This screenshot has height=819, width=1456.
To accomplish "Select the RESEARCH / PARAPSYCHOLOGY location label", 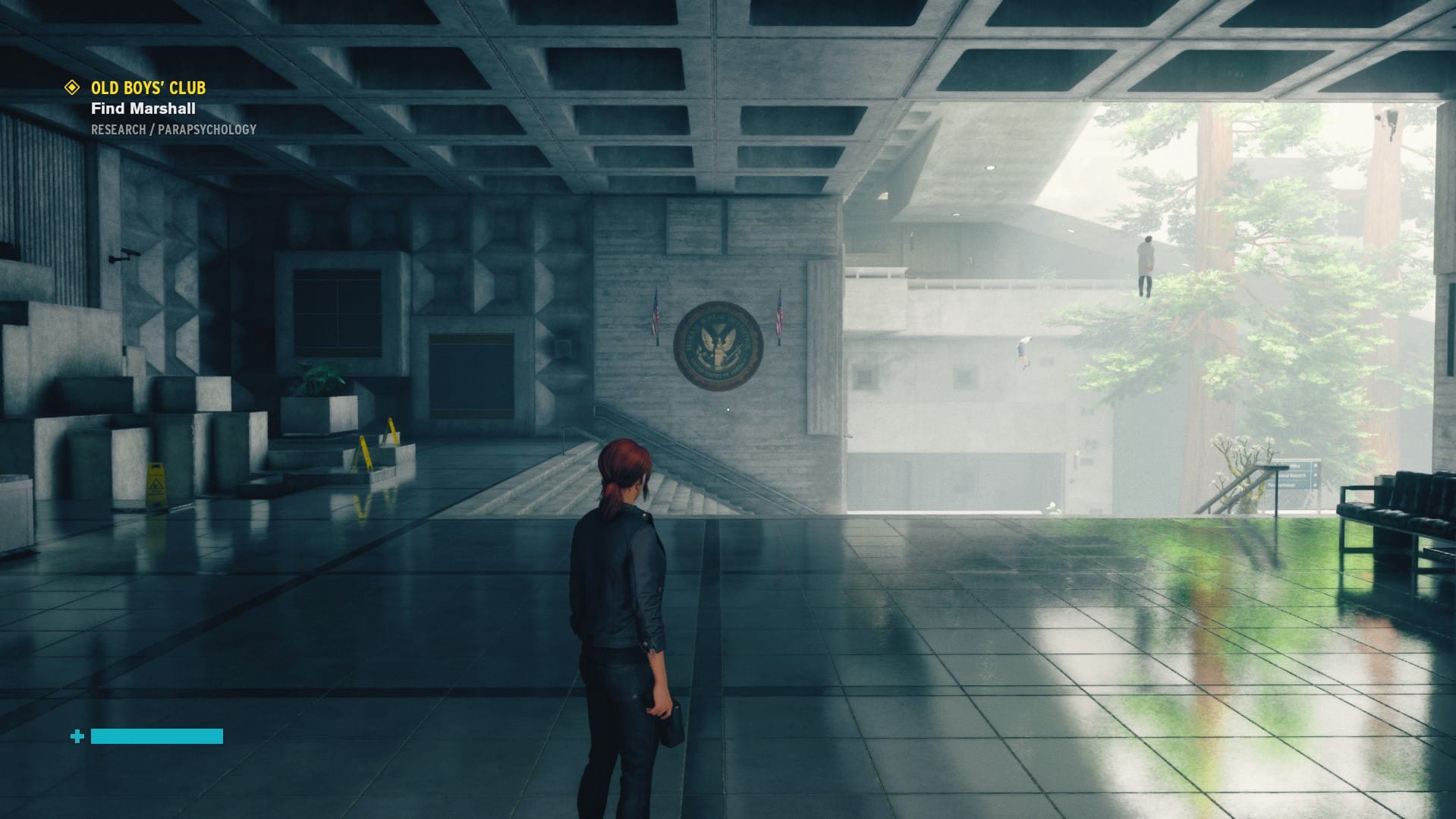I will (x=174, y=128).
